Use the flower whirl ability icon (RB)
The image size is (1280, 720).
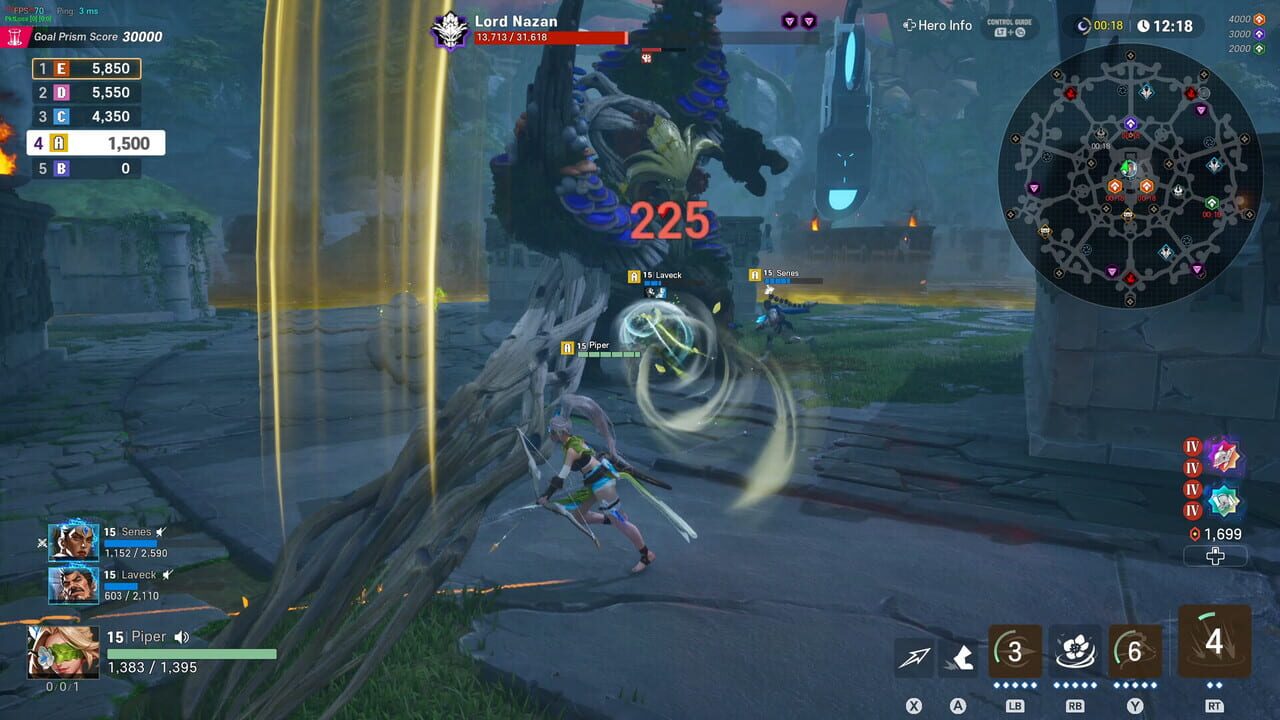(x=1073, y=650)
